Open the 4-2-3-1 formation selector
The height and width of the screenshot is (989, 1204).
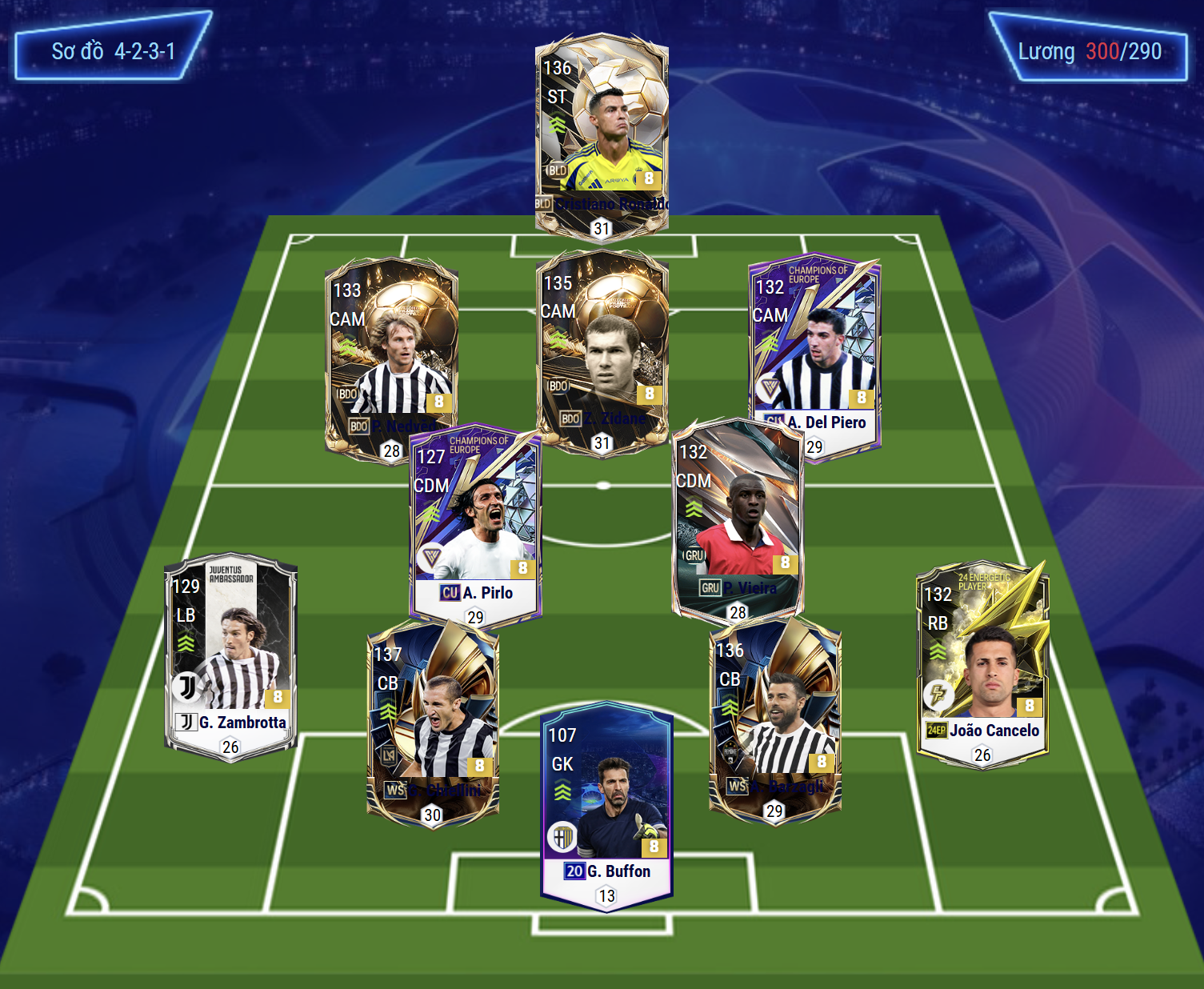pyautogui.click(x=113, y=51)
